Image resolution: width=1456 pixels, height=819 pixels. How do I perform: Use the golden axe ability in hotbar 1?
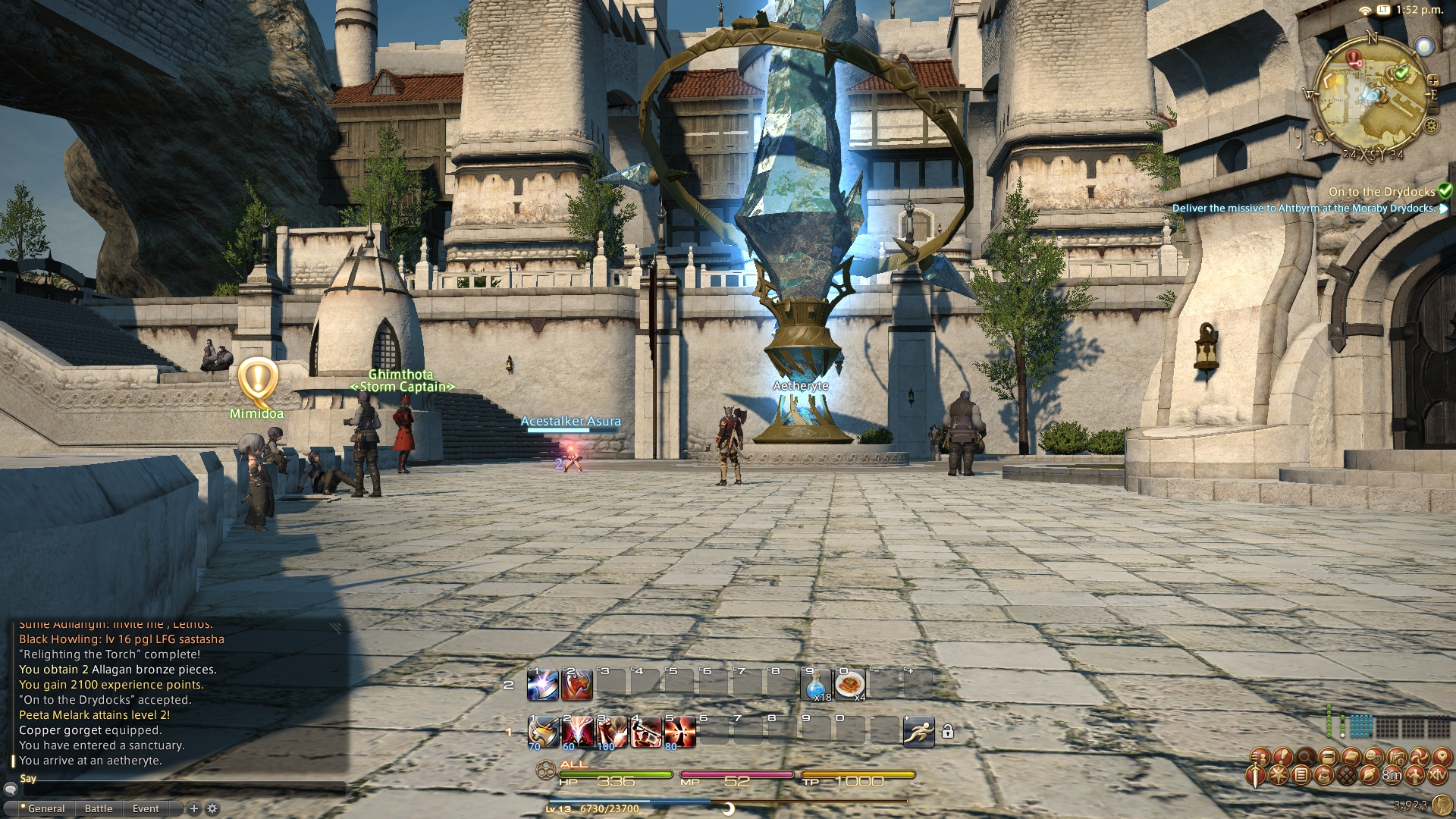542,731
